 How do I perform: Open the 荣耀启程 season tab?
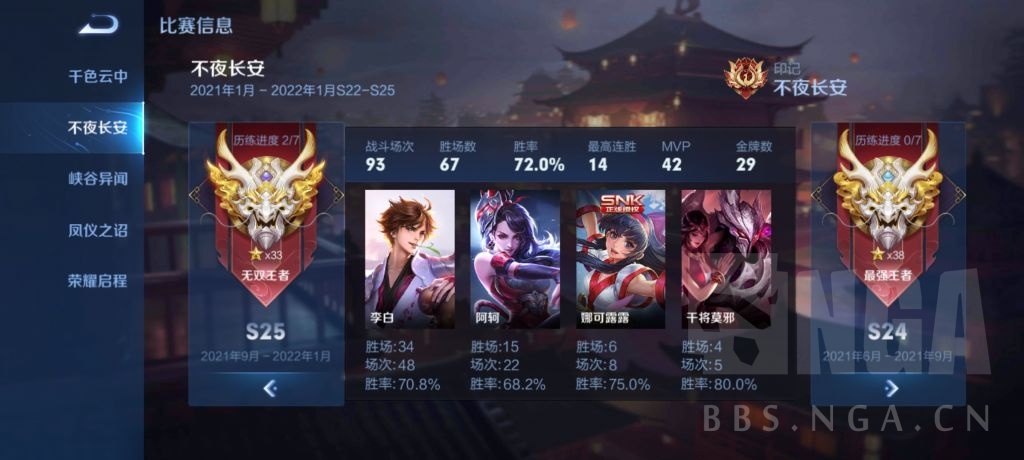click(97, 280)
